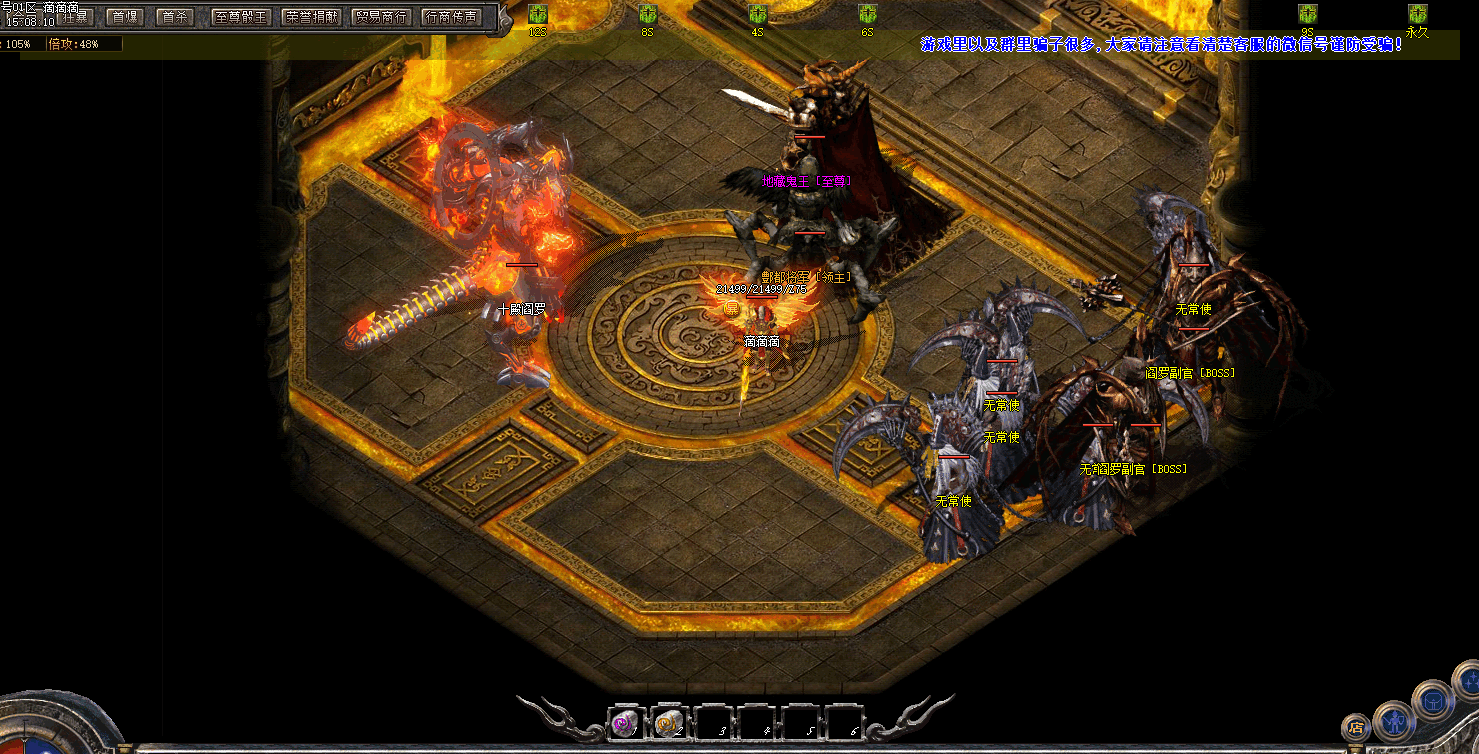Open the 贸易商行 trade shop
Screen dimensions: 1479x754
point(381,17)
